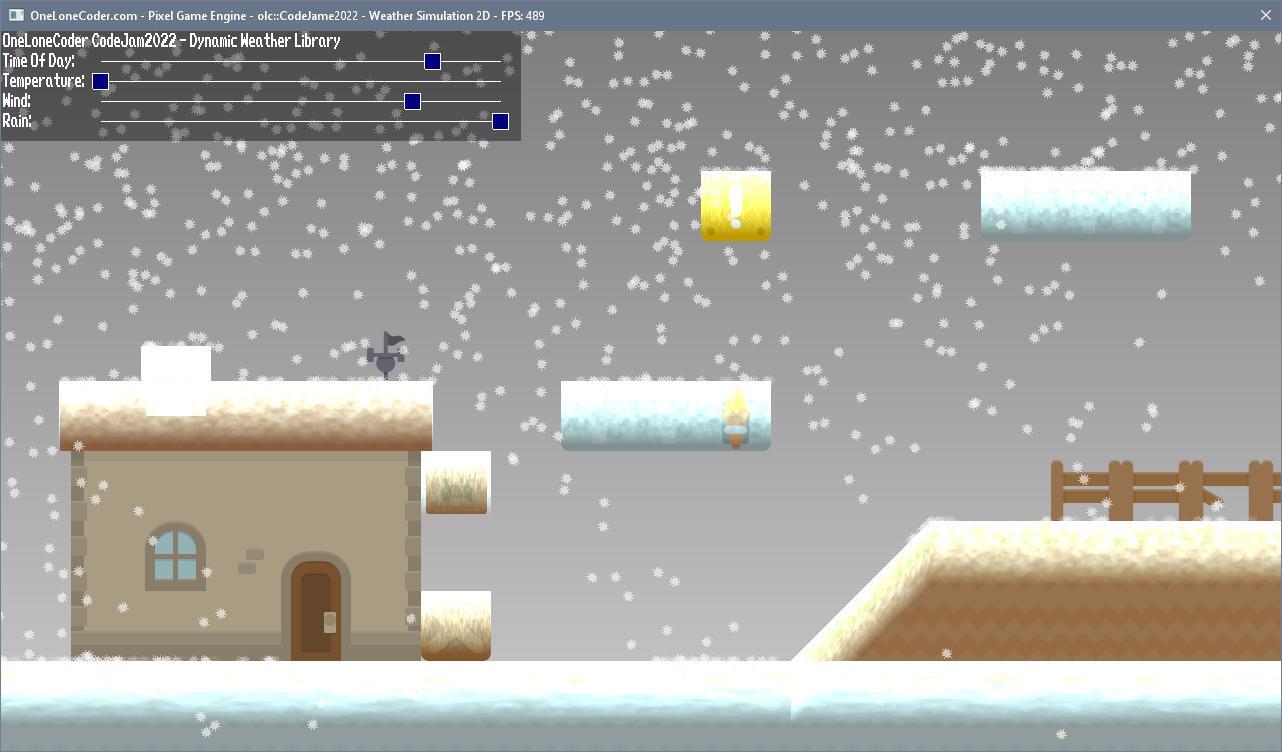Click the yellow exclamation block

[735, 206]
